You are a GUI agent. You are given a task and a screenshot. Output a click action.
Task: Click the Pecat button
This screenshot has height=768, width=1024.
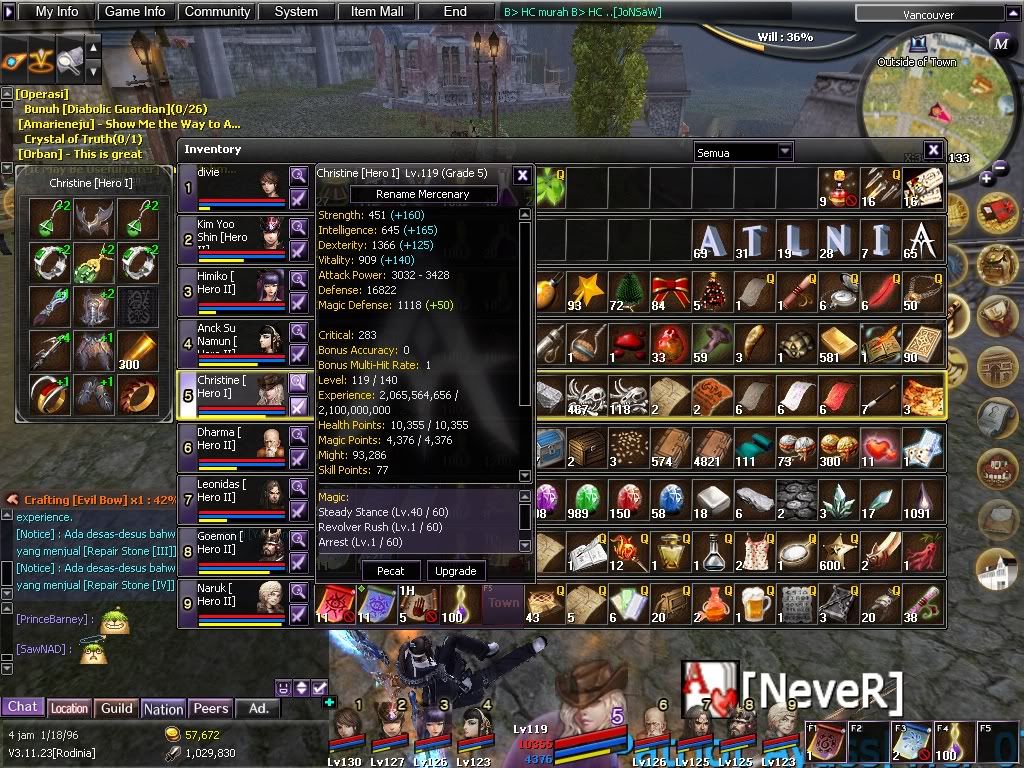coord(391,571)
